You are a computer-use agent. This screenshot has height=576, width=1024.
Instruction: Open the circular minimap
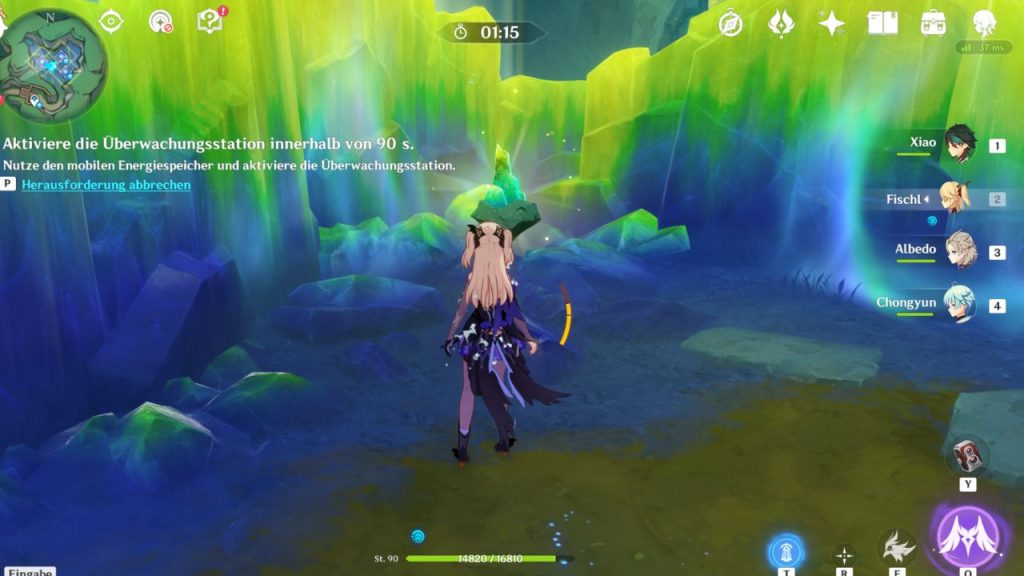pos(54,60)
